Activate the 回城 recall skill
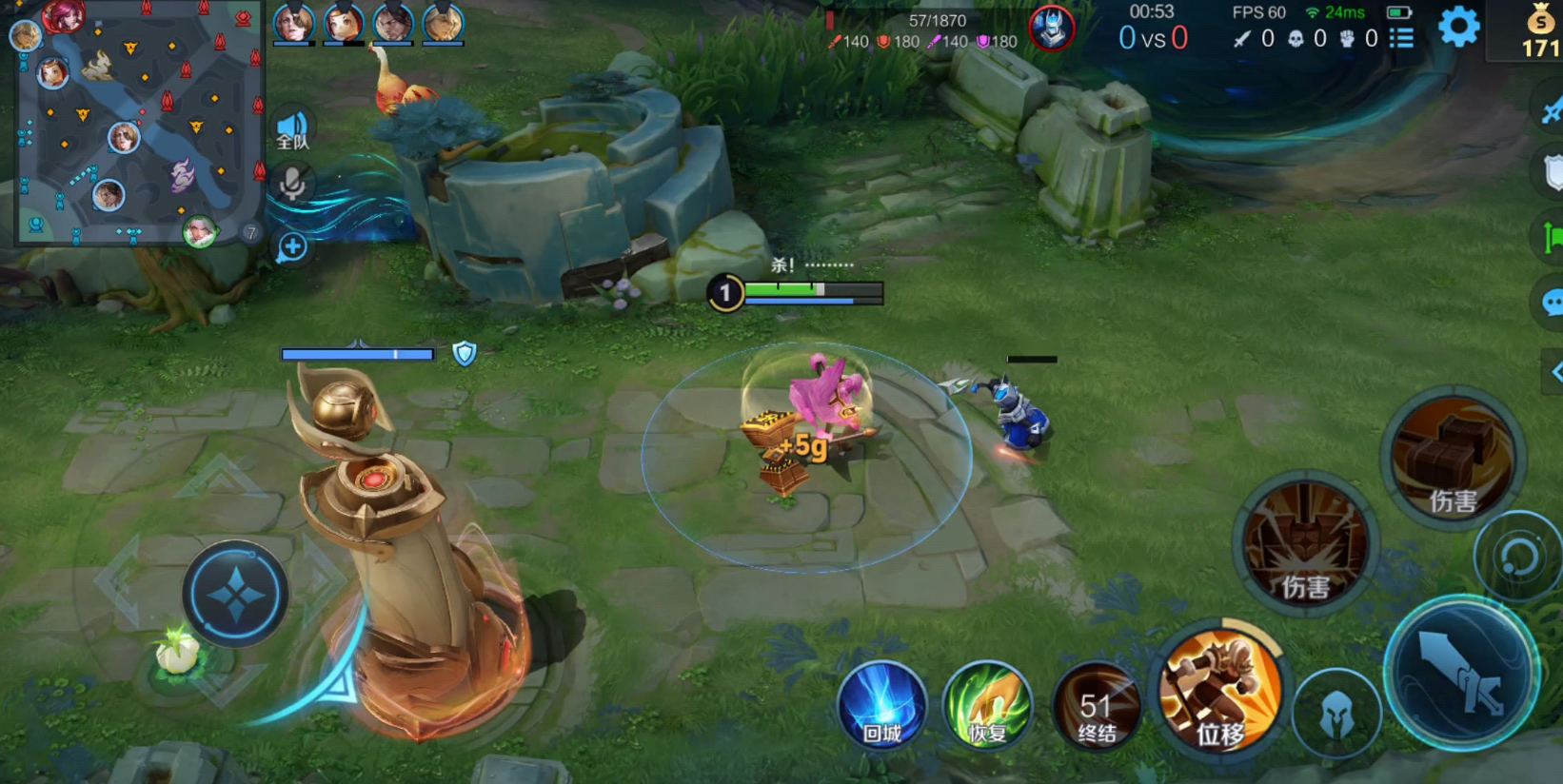Viewport: 1563px width, 784px height. (x=881, y=707)
